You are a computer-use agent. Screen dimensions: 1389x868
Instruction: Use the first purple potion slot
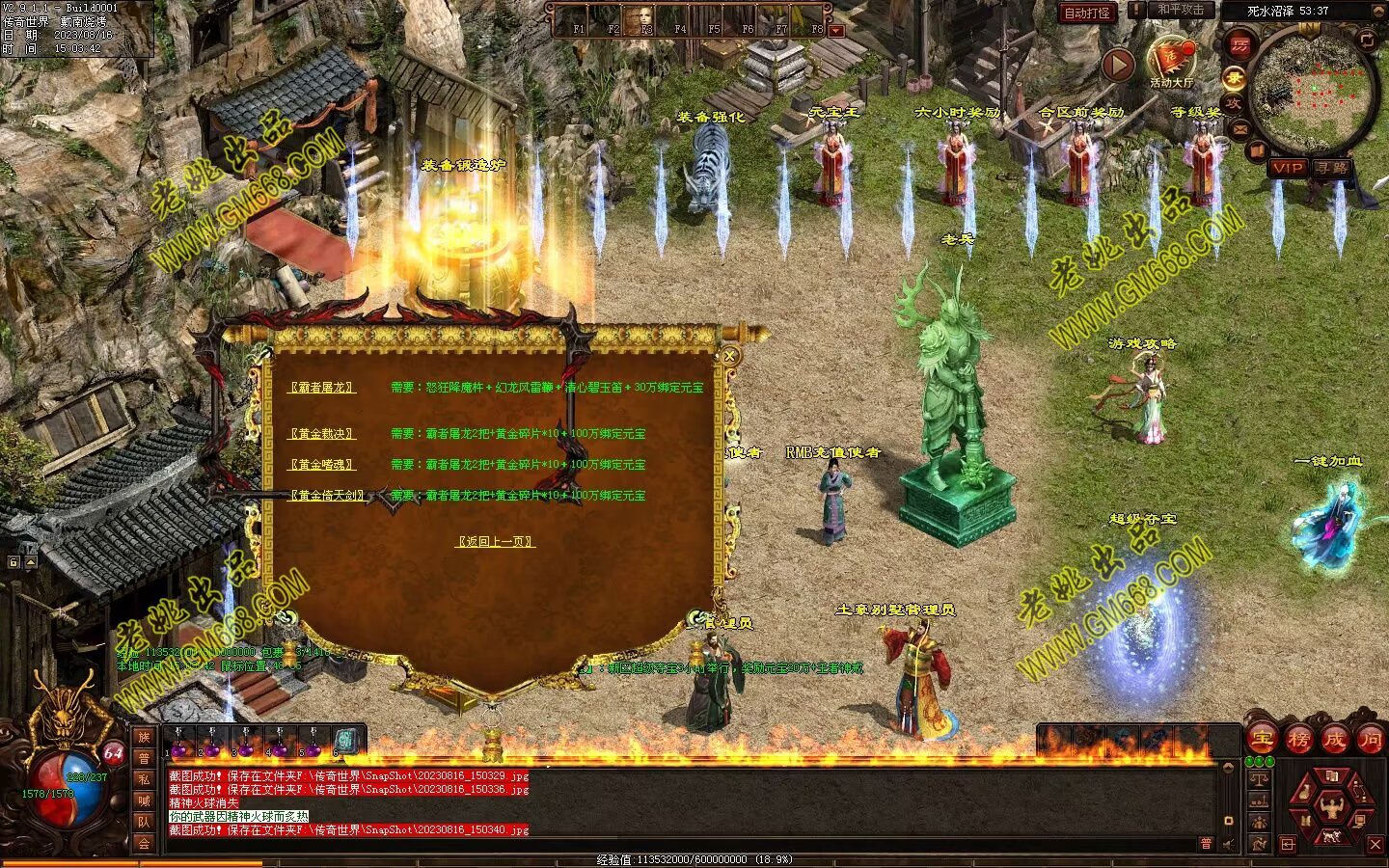coord(177,745)
